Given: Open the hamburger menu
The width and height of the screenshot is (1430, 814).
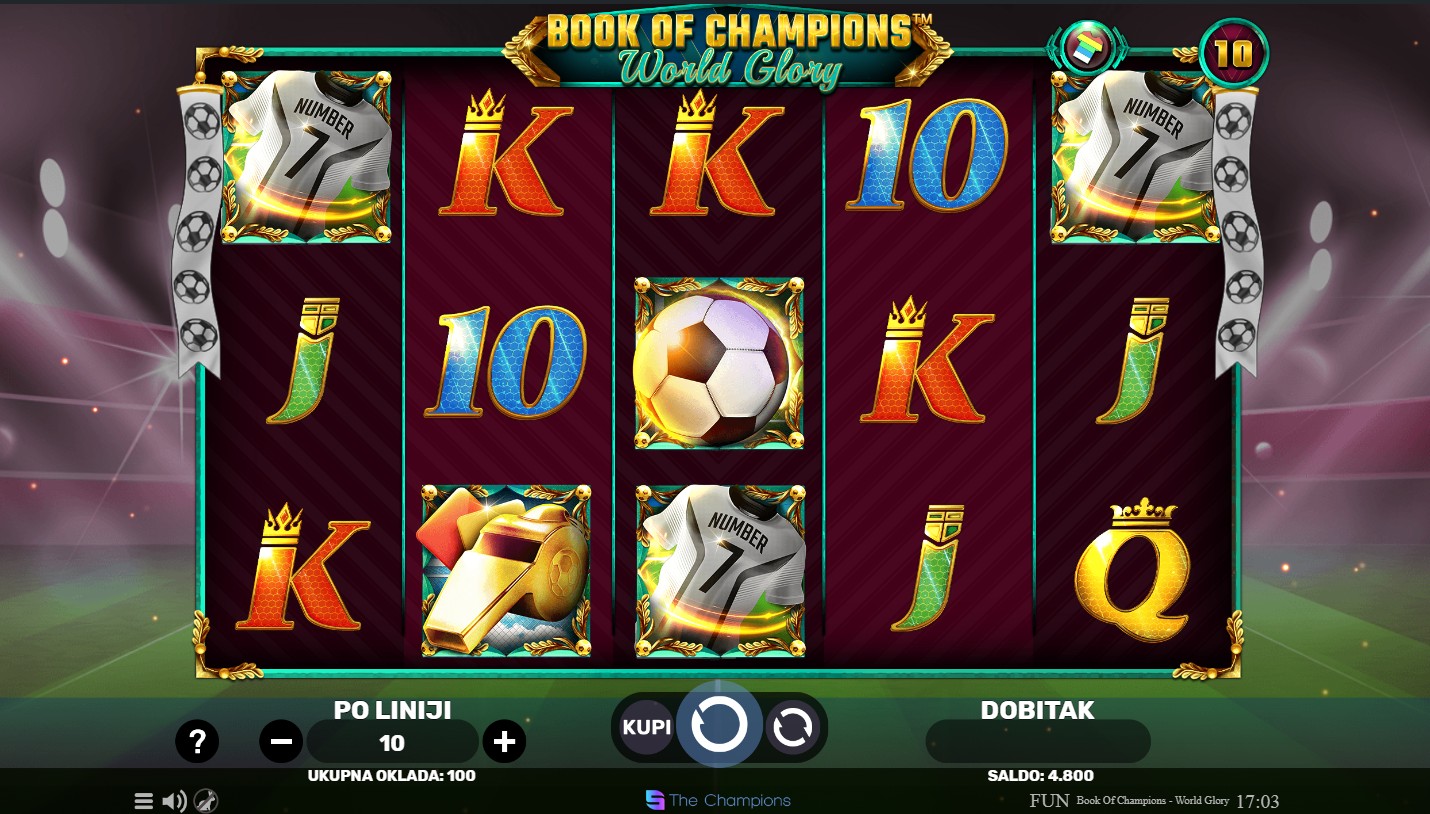Looking at the screenshot, I should click(144, 801).
